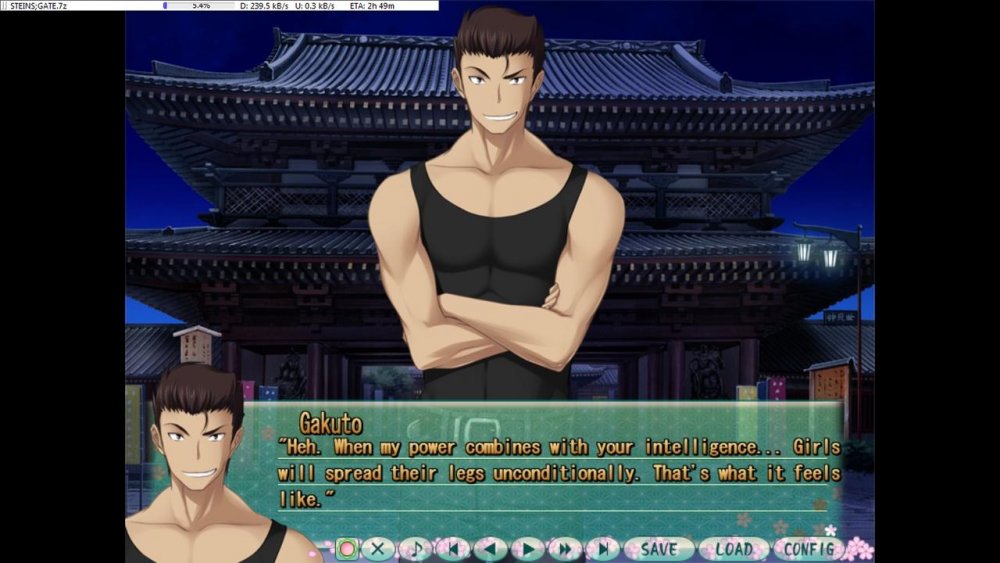Screen dimensions: 1000x563
Task: Open the LOAD menu
Action: (733, 549)
